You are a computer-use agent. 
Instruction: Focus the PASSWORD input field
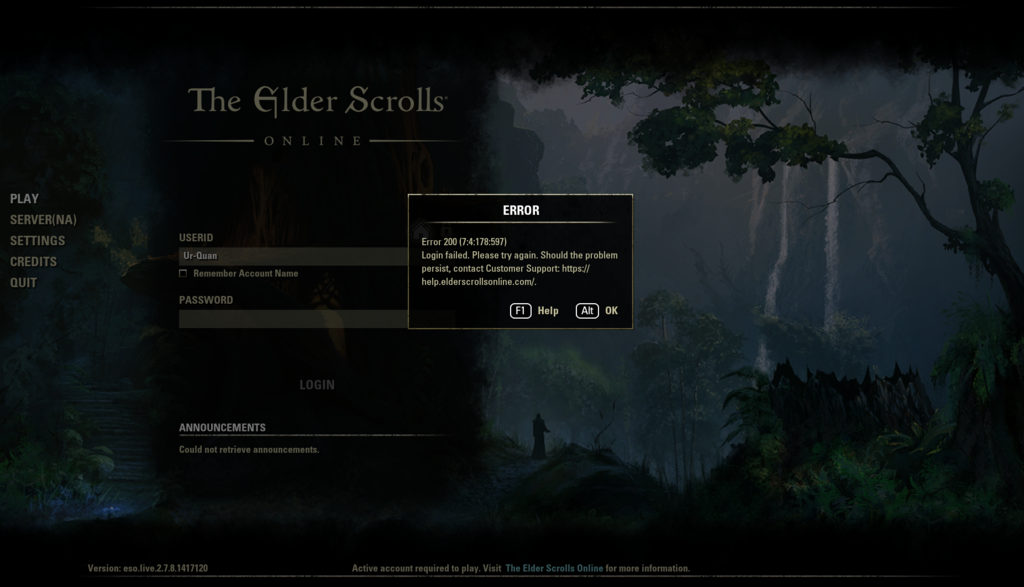pos(292,319)
